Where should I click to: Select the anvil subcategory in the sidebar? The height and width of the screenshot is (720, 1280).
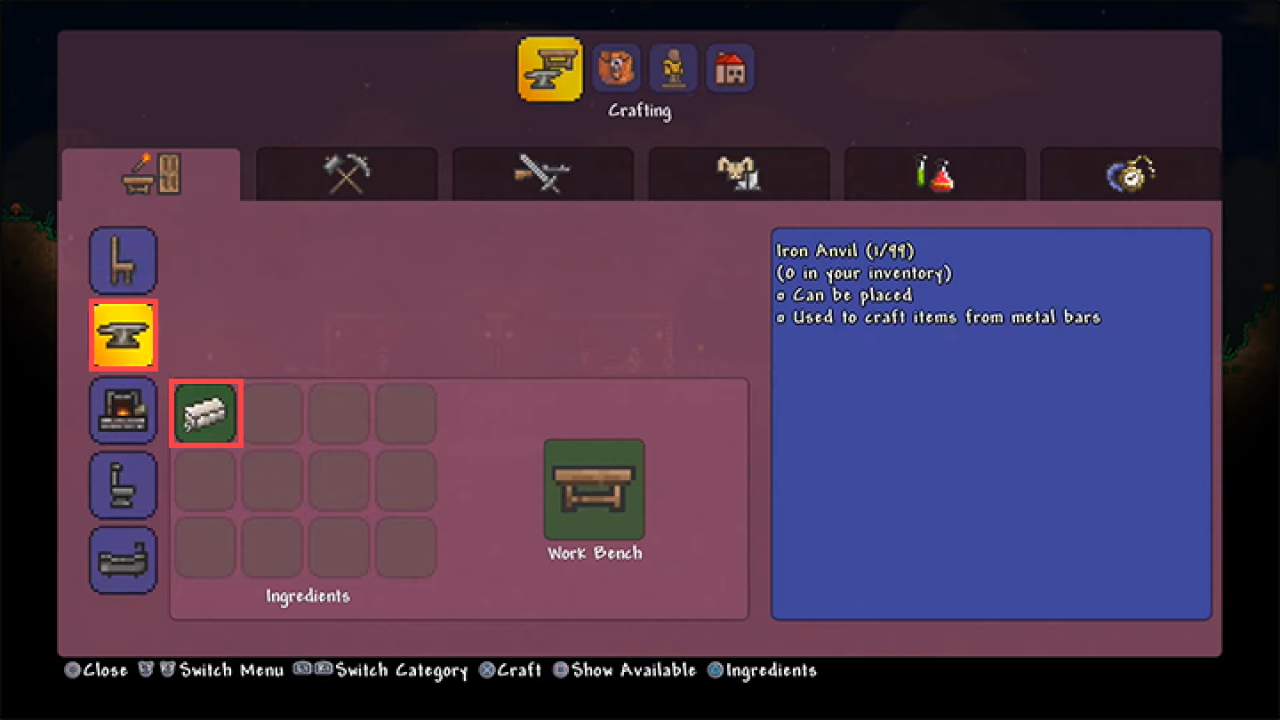click(123, 335)
